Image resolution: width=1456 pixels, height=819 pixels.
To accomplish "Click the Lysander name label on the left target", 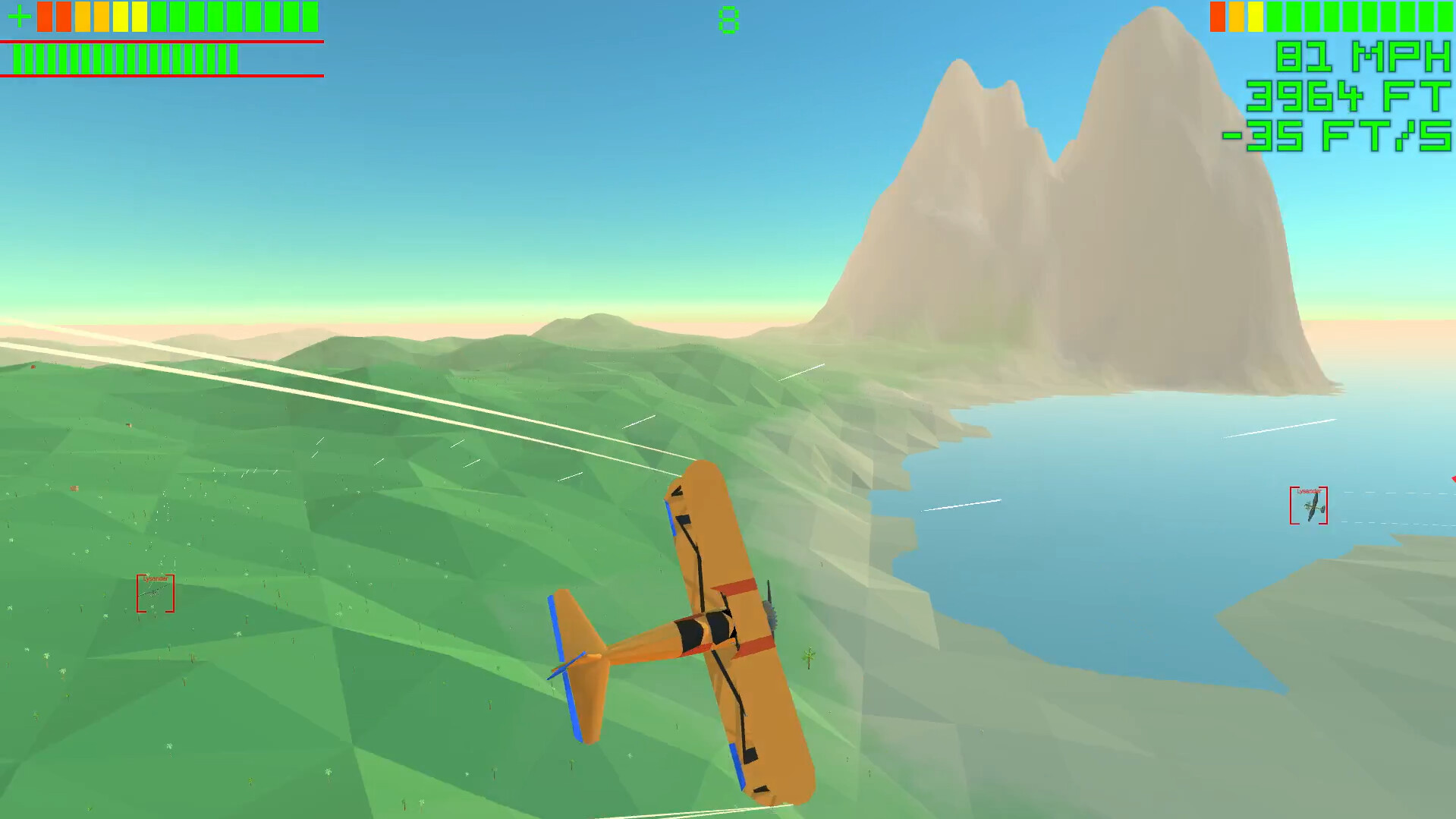I will [x=156, y=578].
